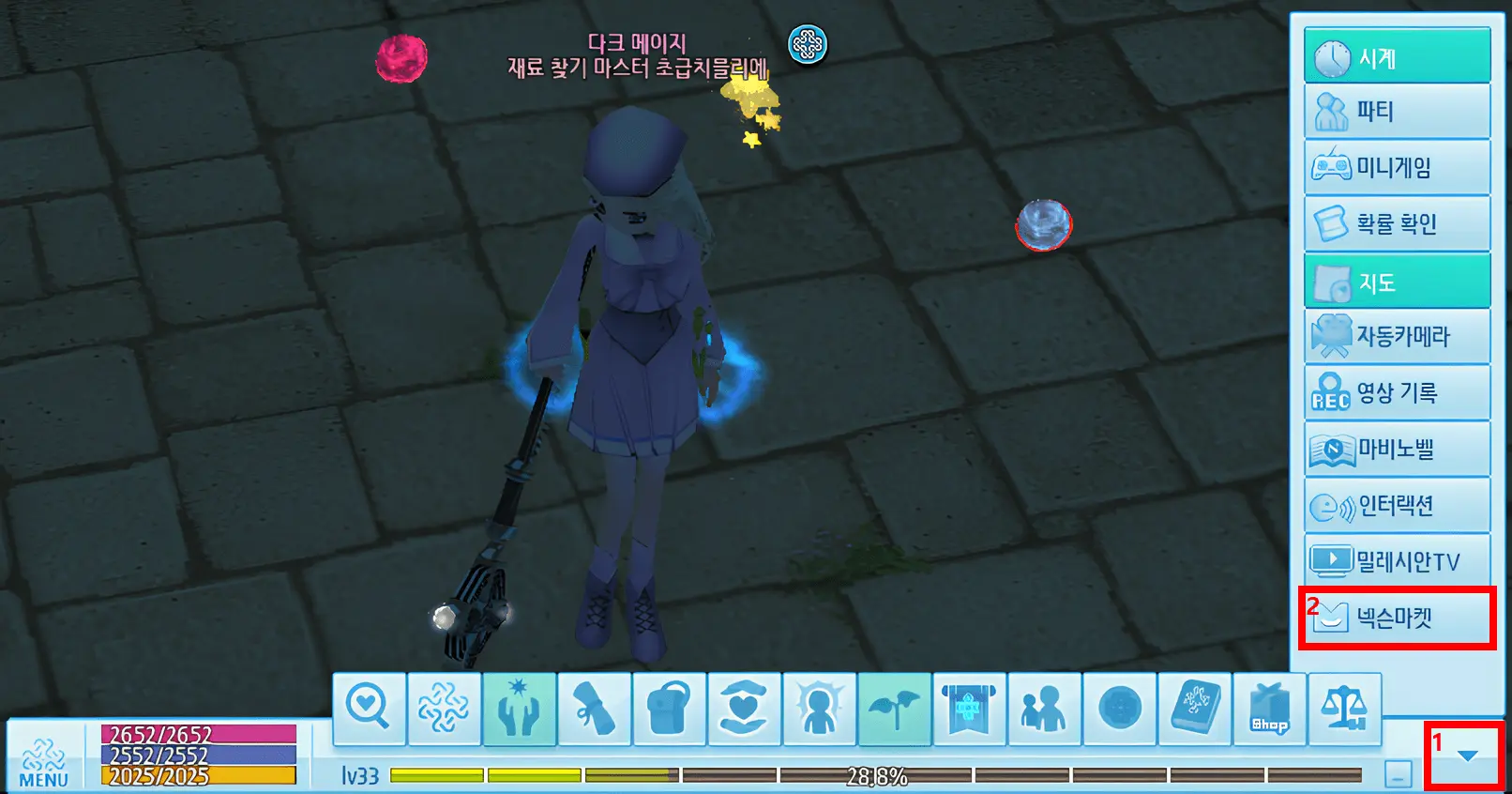Image resolution: width=1512 pixels, height=794 pixels.
Task: Select the 밀레시안TV menu entry
Action: 1397,560
